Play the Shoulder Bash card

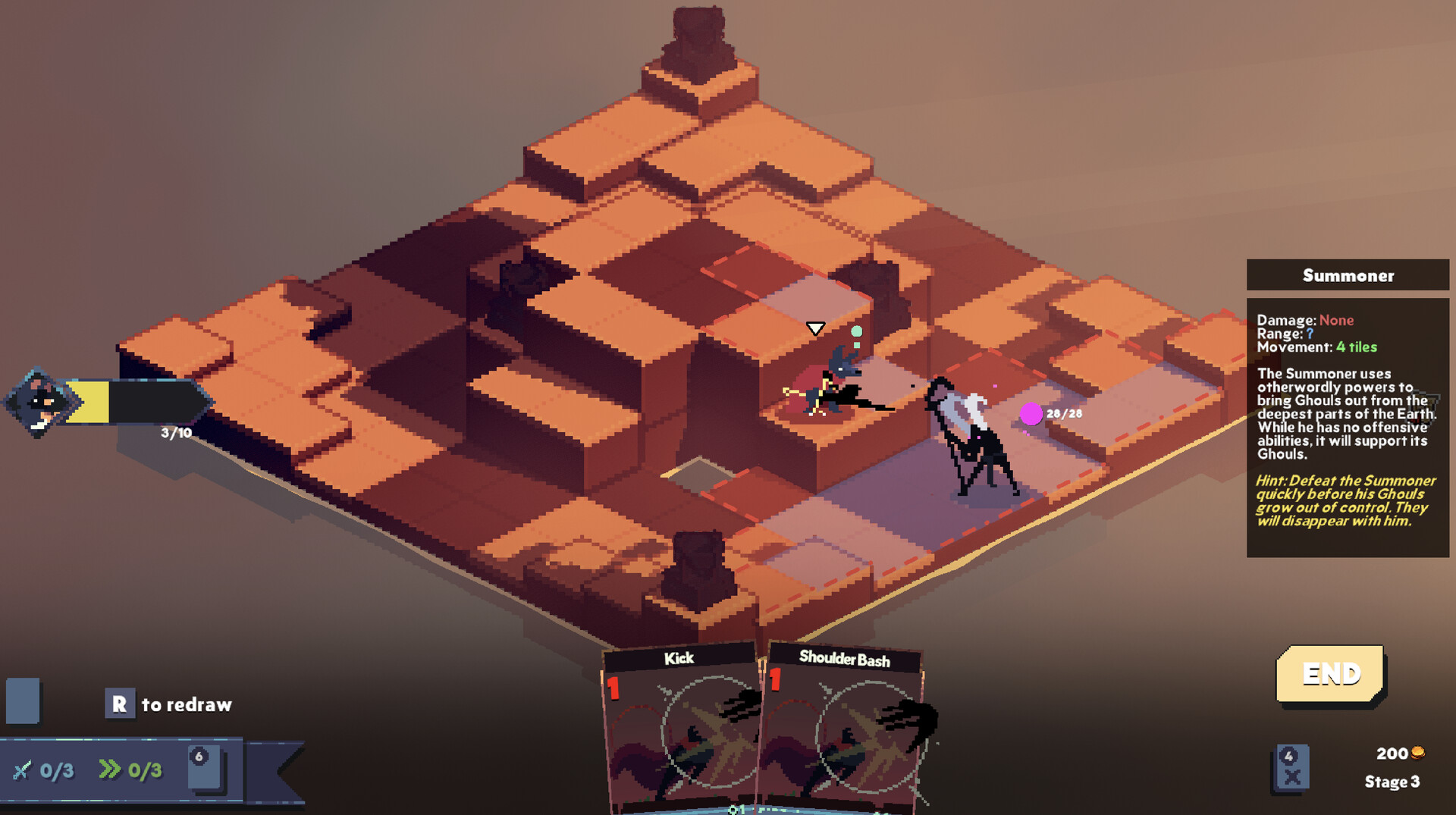[x=846, y=728]
